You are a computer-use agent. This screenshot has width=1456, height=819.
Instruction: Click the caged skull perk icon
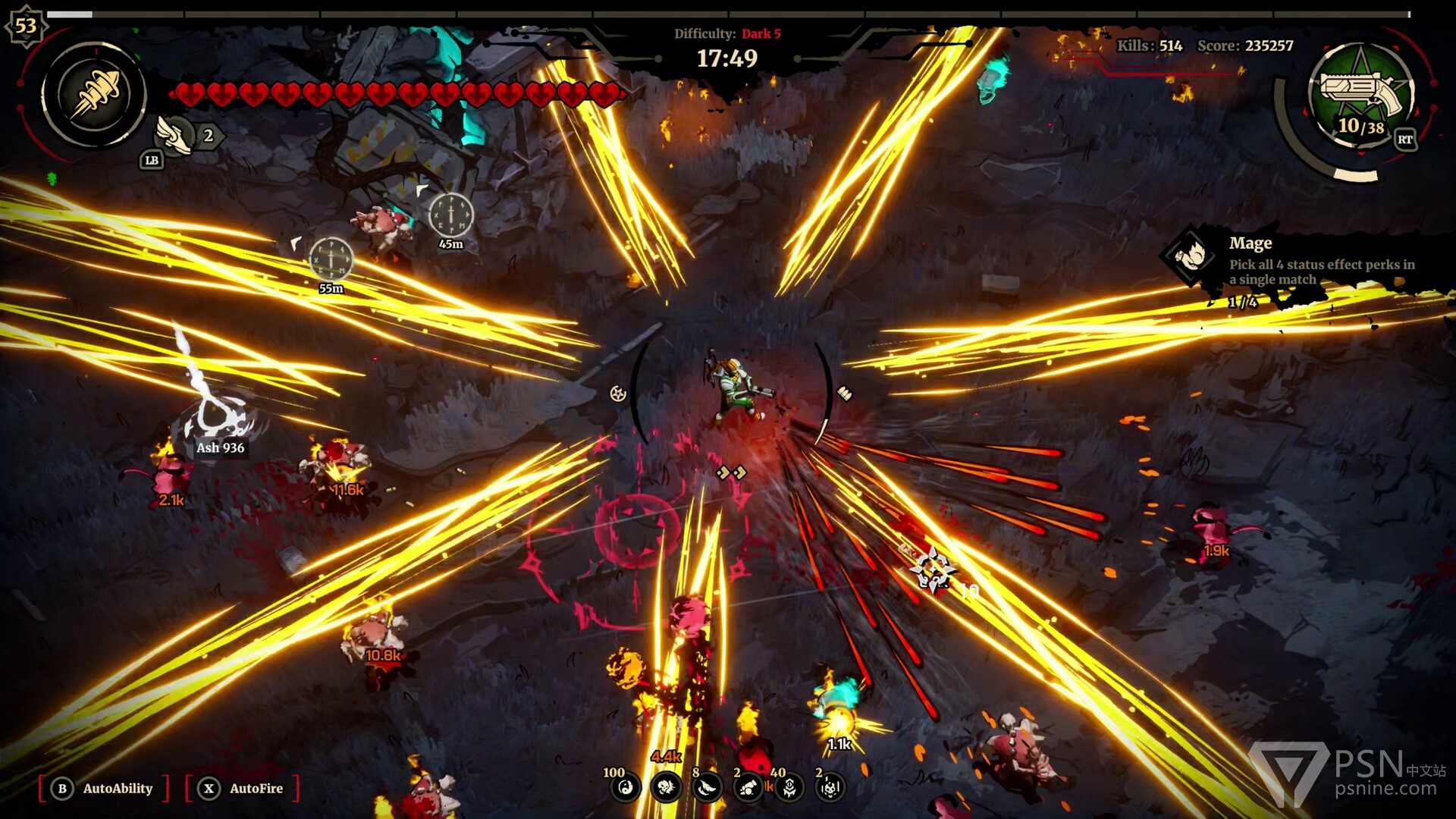[830, 789]
